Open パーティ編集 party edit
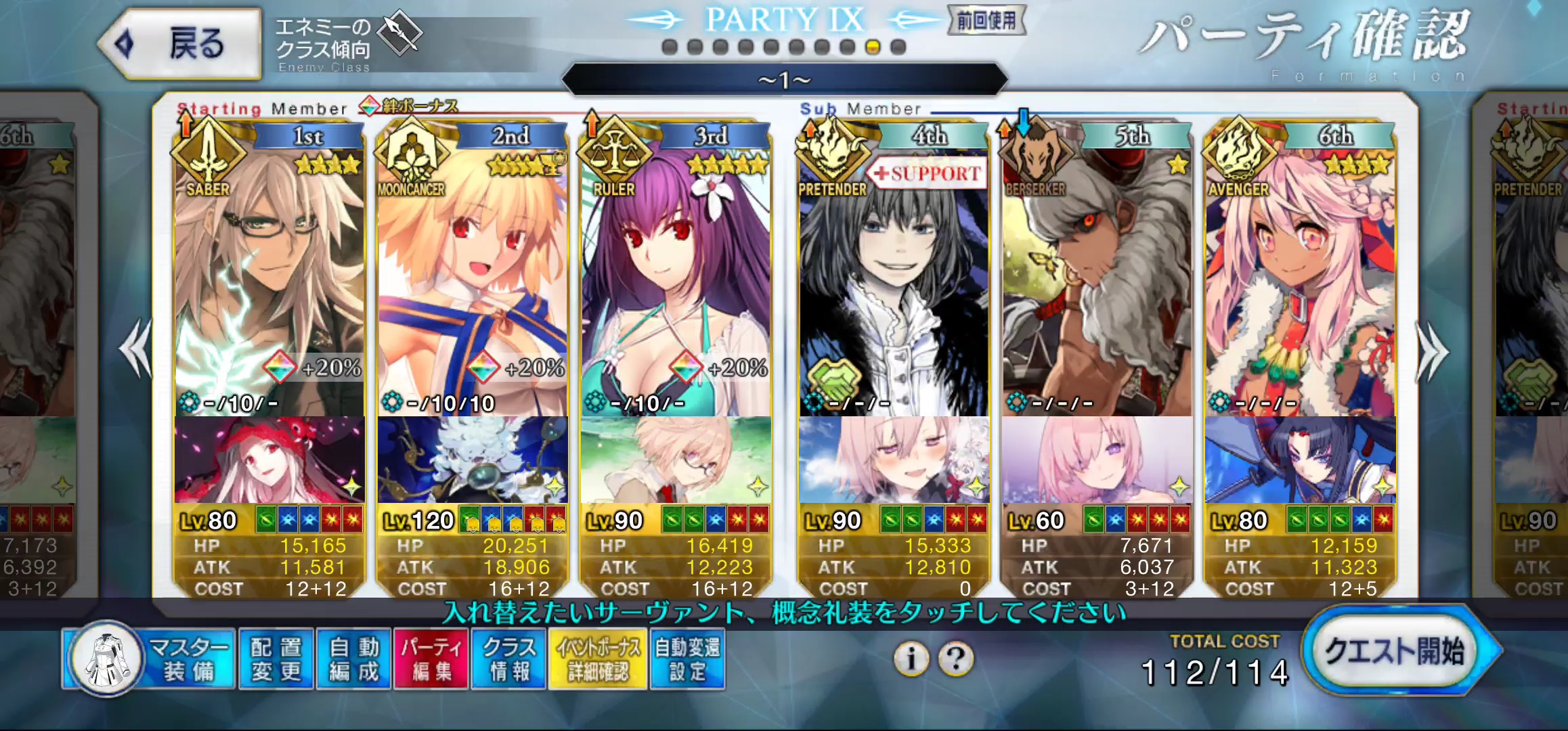 coord(431,659)
